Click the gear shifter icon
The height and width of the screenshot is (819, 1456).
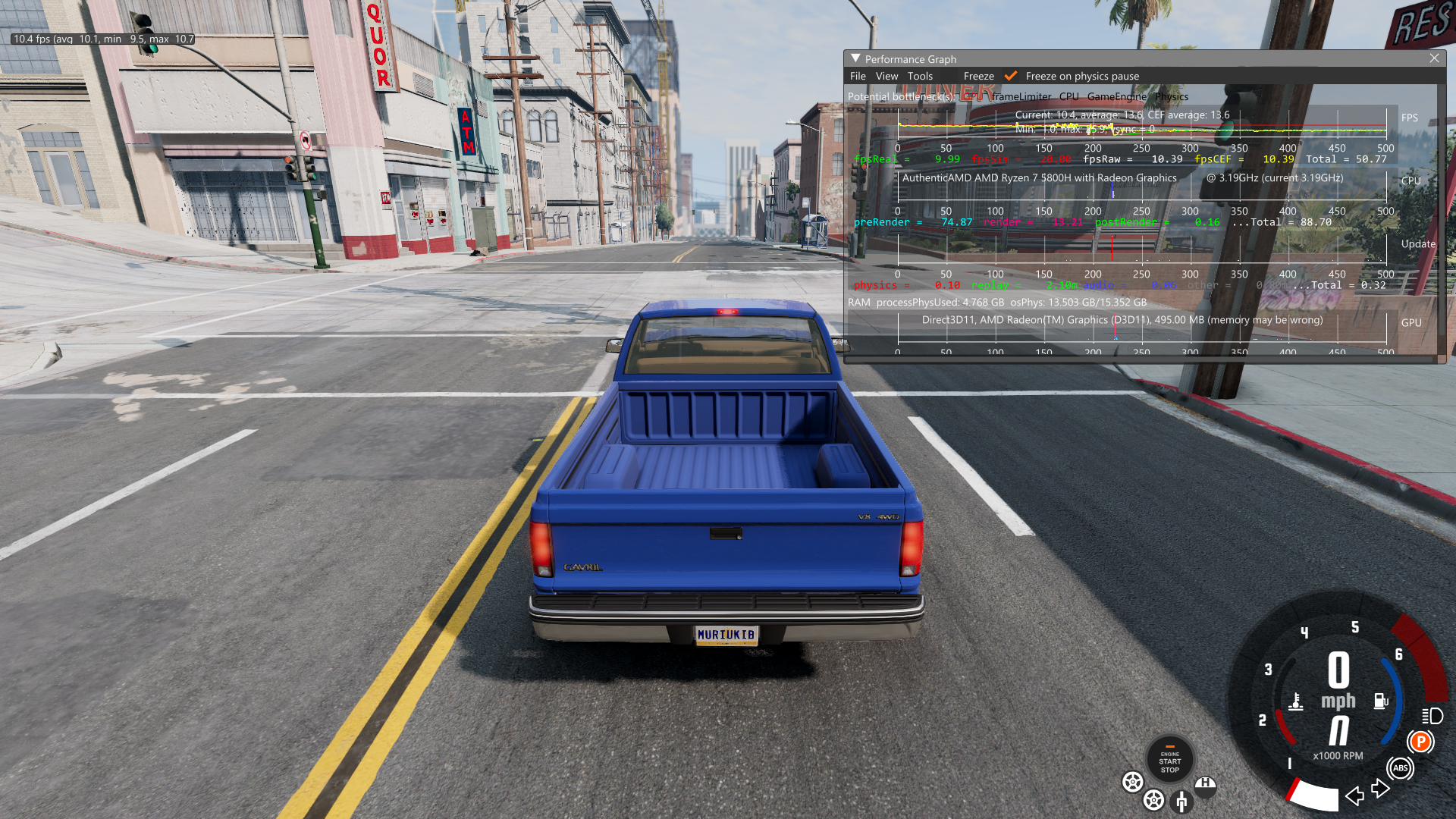pos(1181,801)
